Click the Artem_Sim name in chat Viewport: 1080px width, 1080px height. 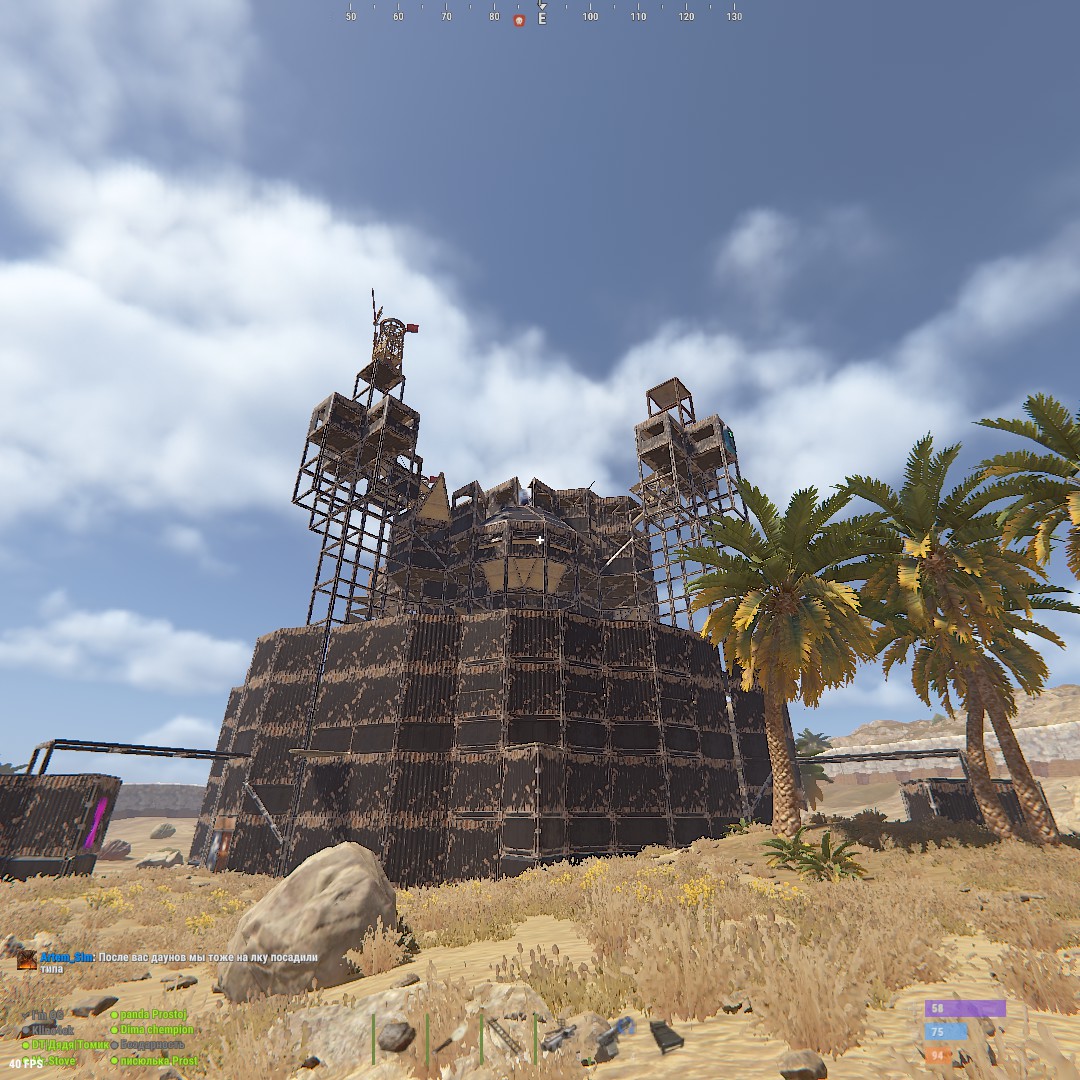[x=67, y=957]
